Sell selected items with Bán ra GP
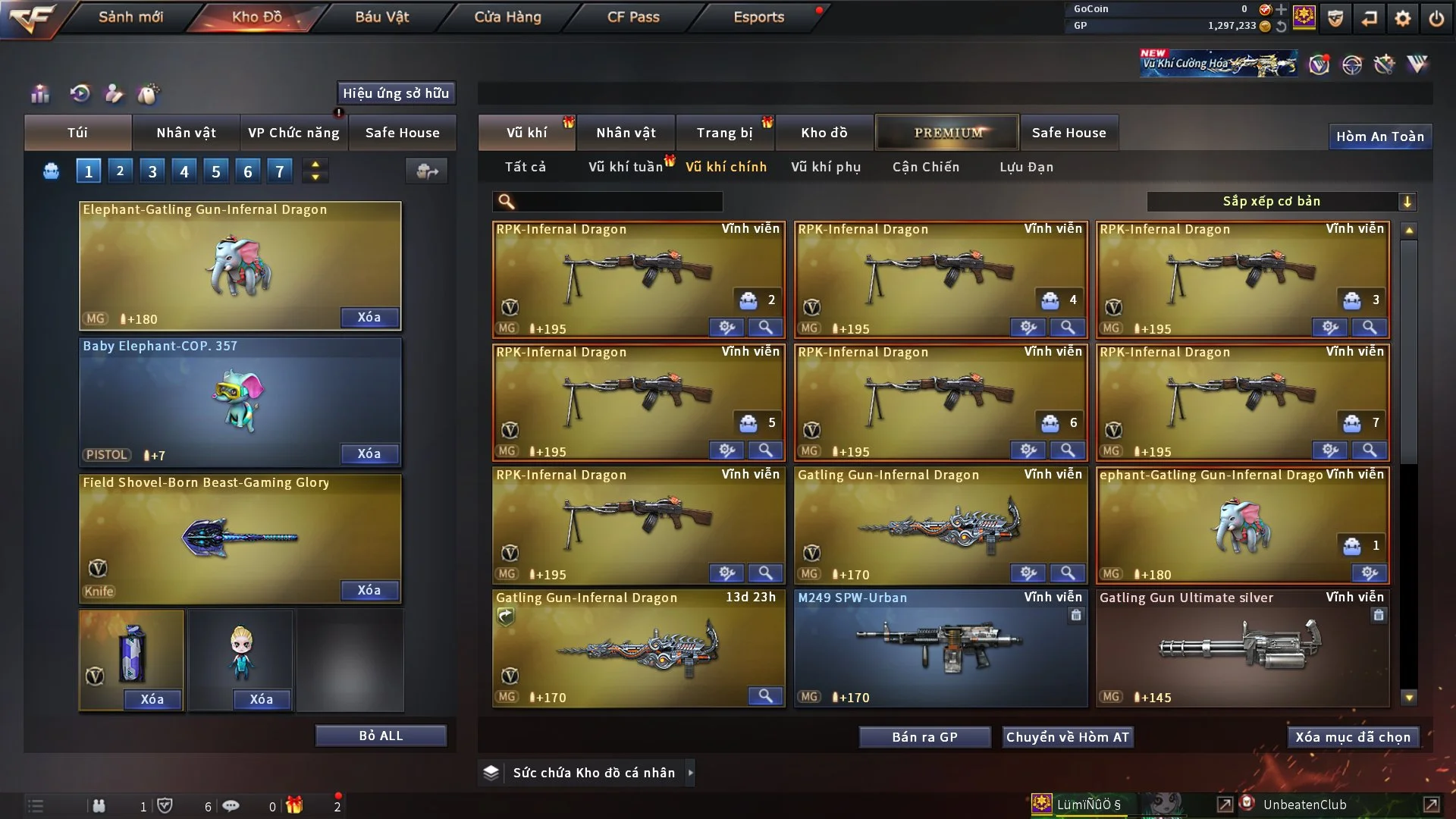This screenshot has height=819, width=1456. point(924,737)
